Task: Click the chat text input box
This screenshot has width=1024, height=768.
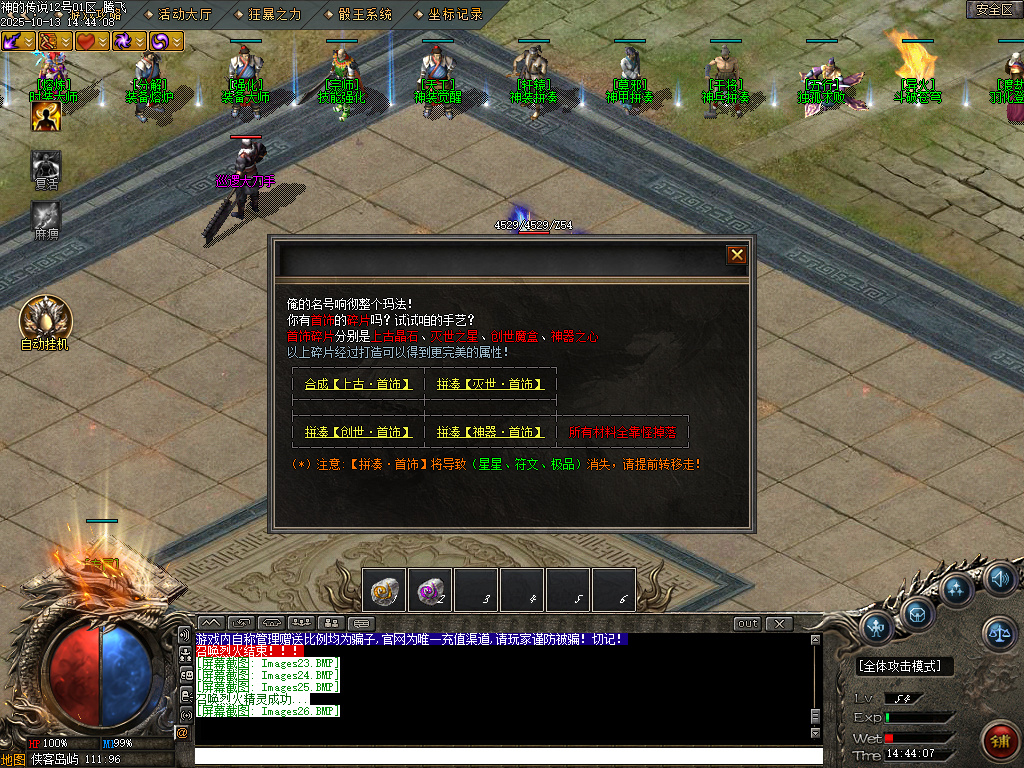Action: click(500, 757)
